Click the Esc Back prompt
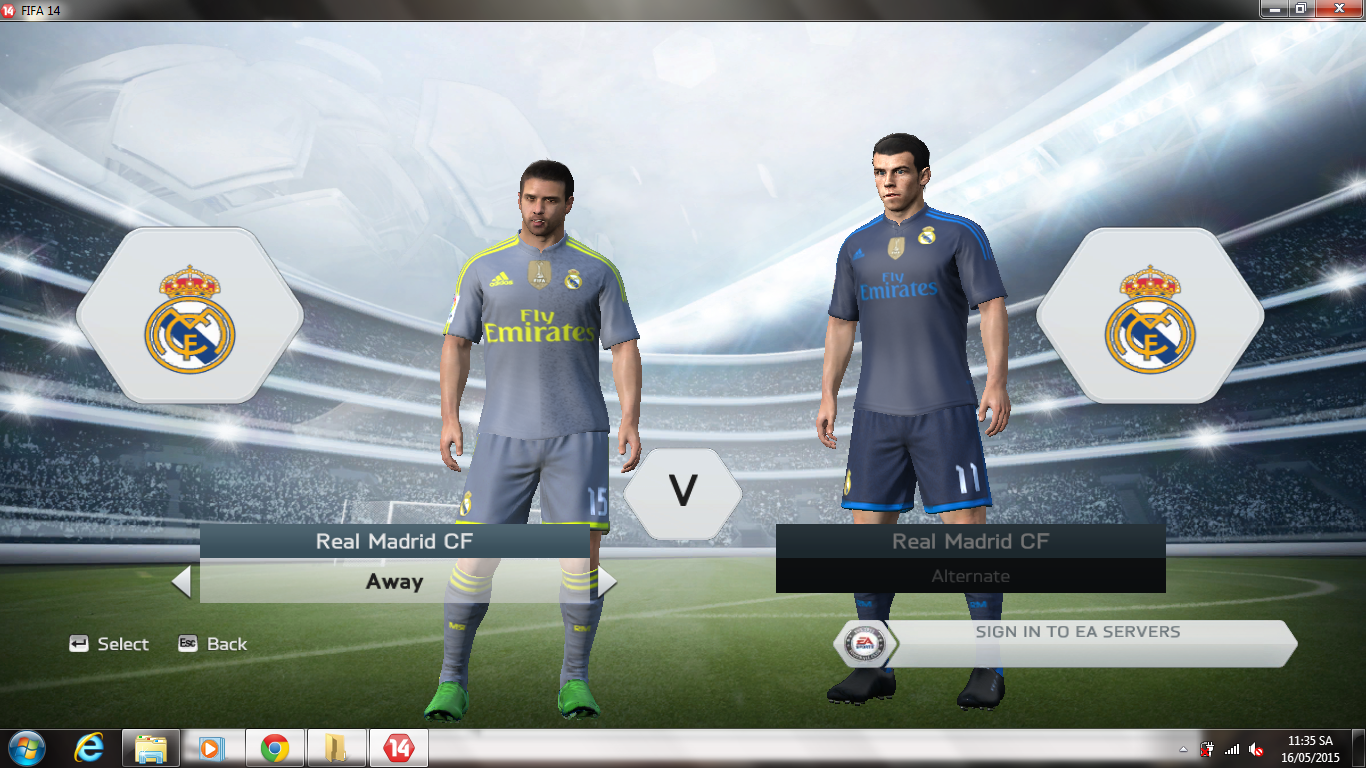 pos(212,644)
